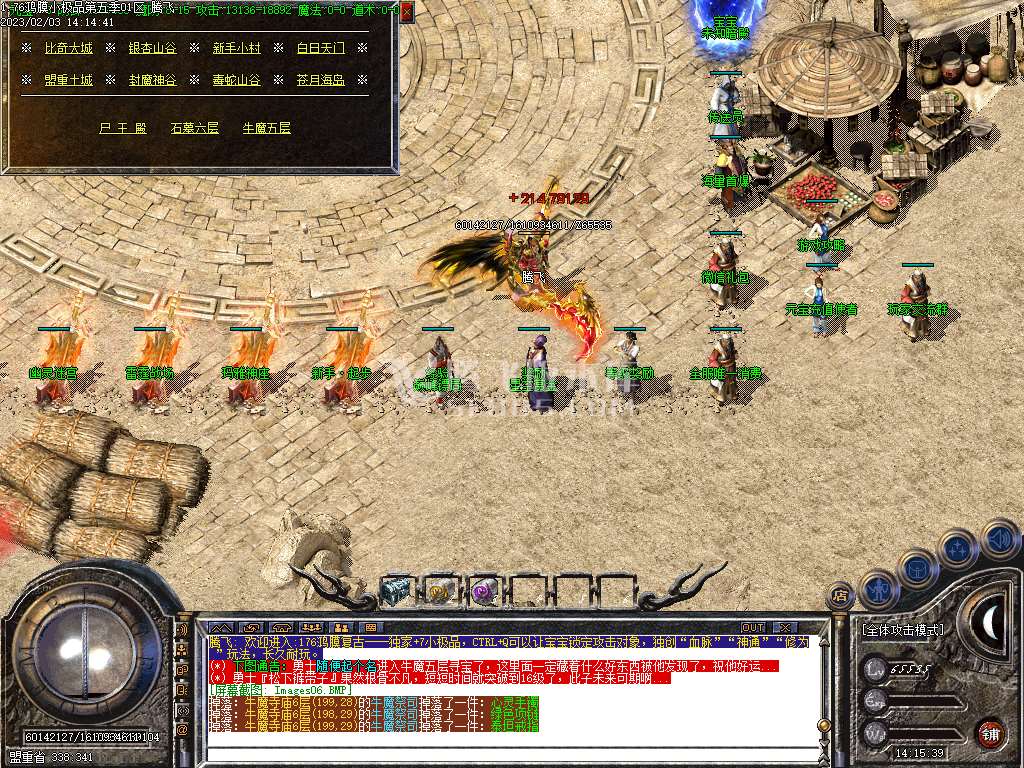Viewport: 1024px width, 768px height.
Task: Open the character status icon
Action: 876,589
